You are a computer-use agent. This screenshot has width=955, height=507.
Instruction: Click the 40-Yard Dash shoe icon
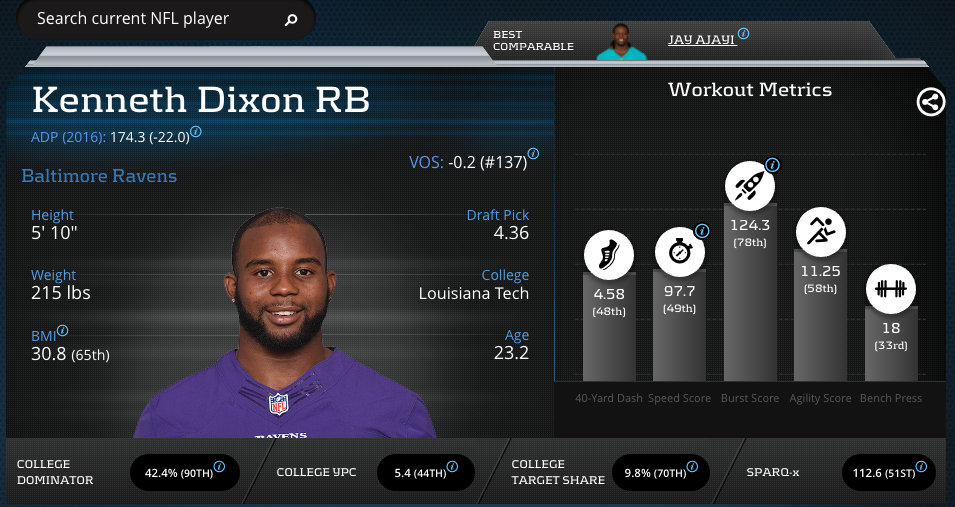pos(609,254)
